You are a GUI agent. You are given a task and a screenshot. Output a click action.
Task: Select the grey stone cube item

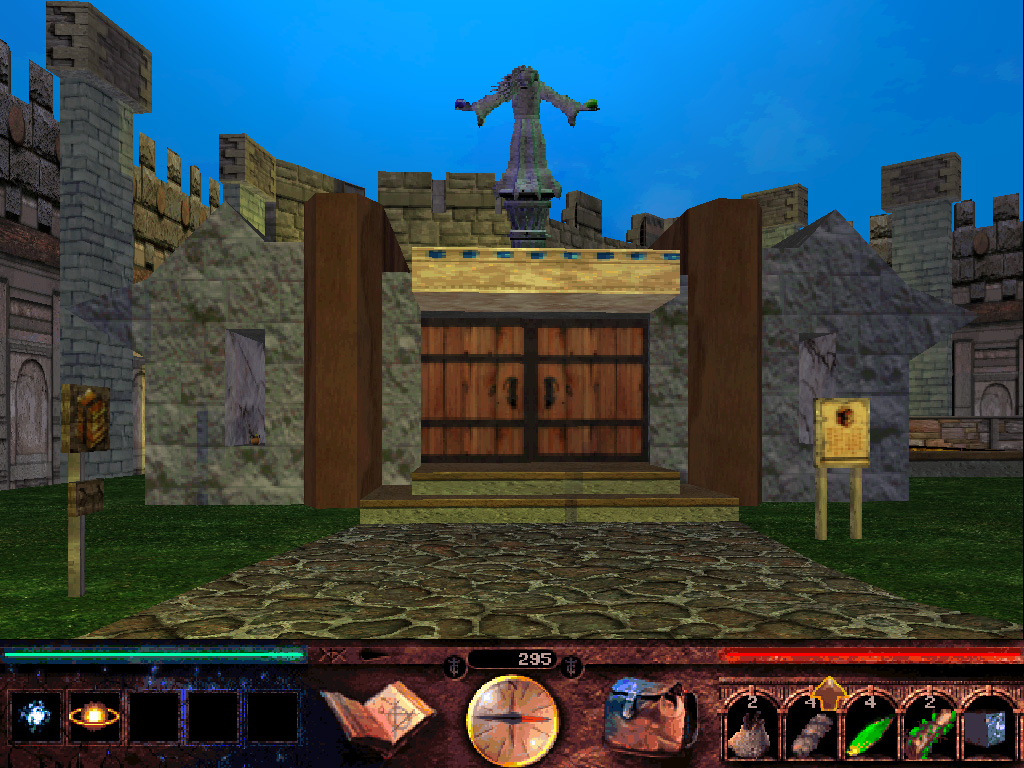click(985, 731)
